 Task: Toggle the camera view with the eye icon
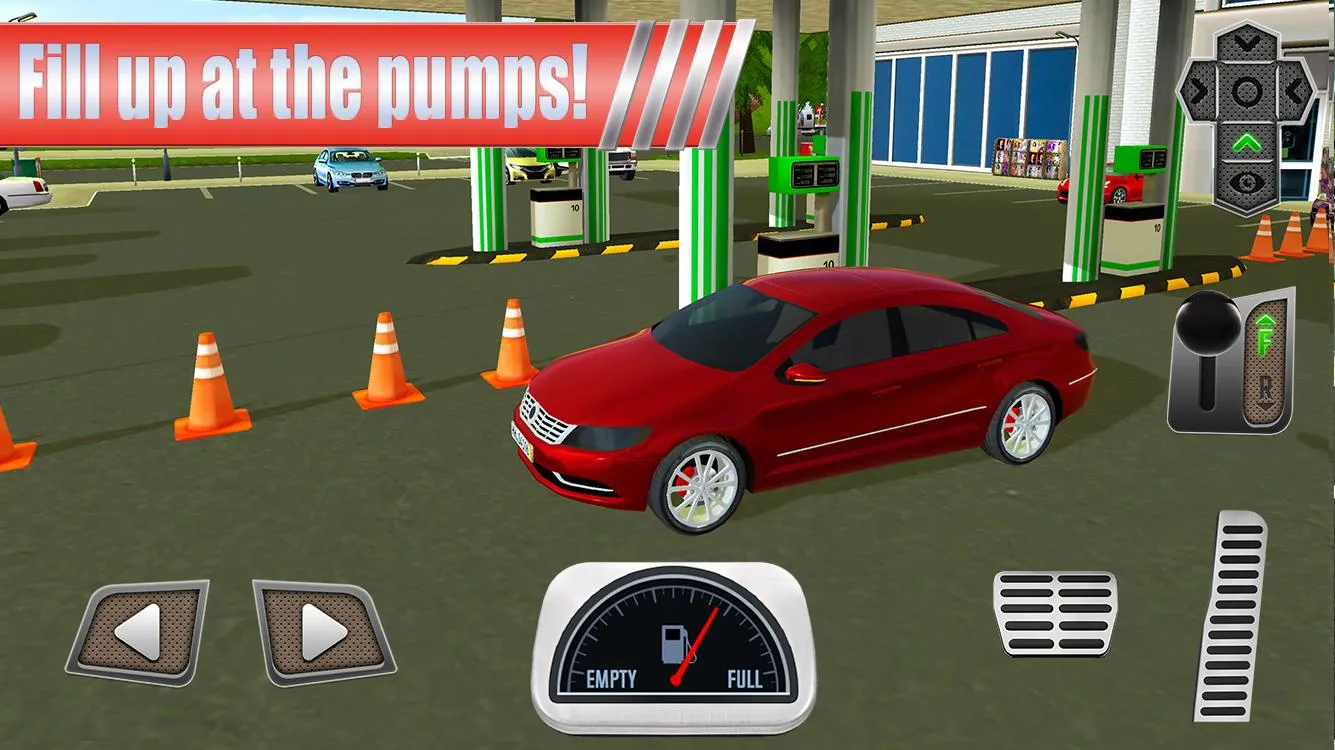tap(1247, 182)
